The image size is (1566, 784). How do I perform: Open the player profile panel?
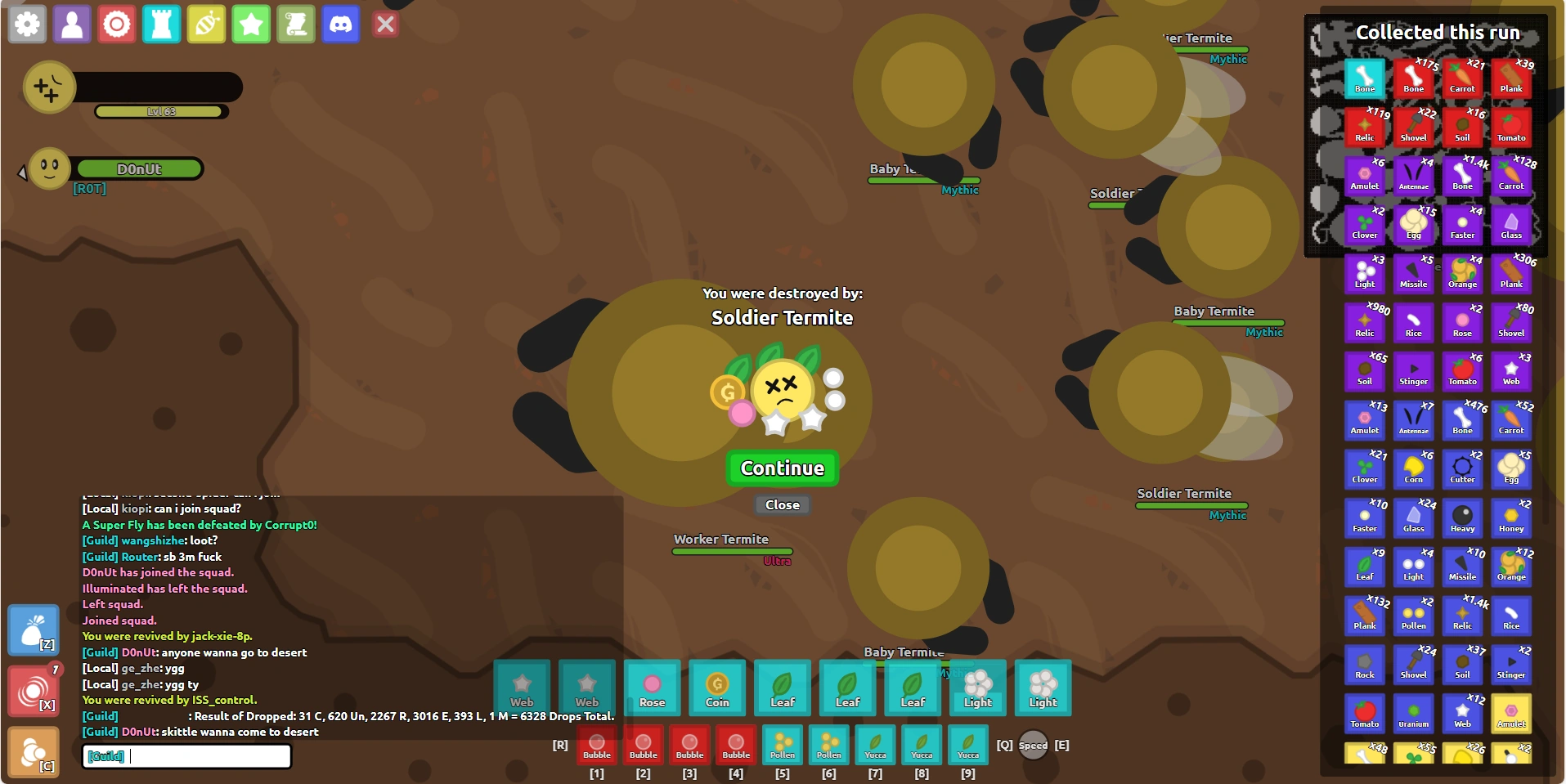pyautogui.click(x=72, y=25)
